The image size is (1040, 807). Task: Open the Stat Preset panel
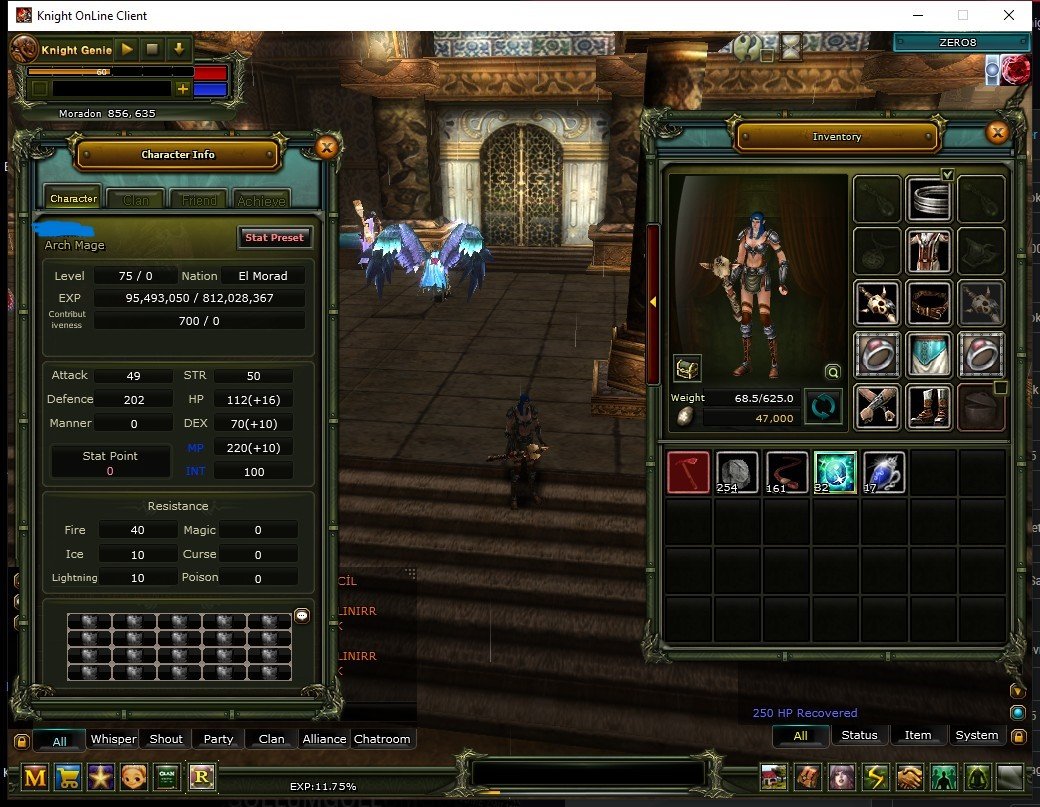pos(274,237)
